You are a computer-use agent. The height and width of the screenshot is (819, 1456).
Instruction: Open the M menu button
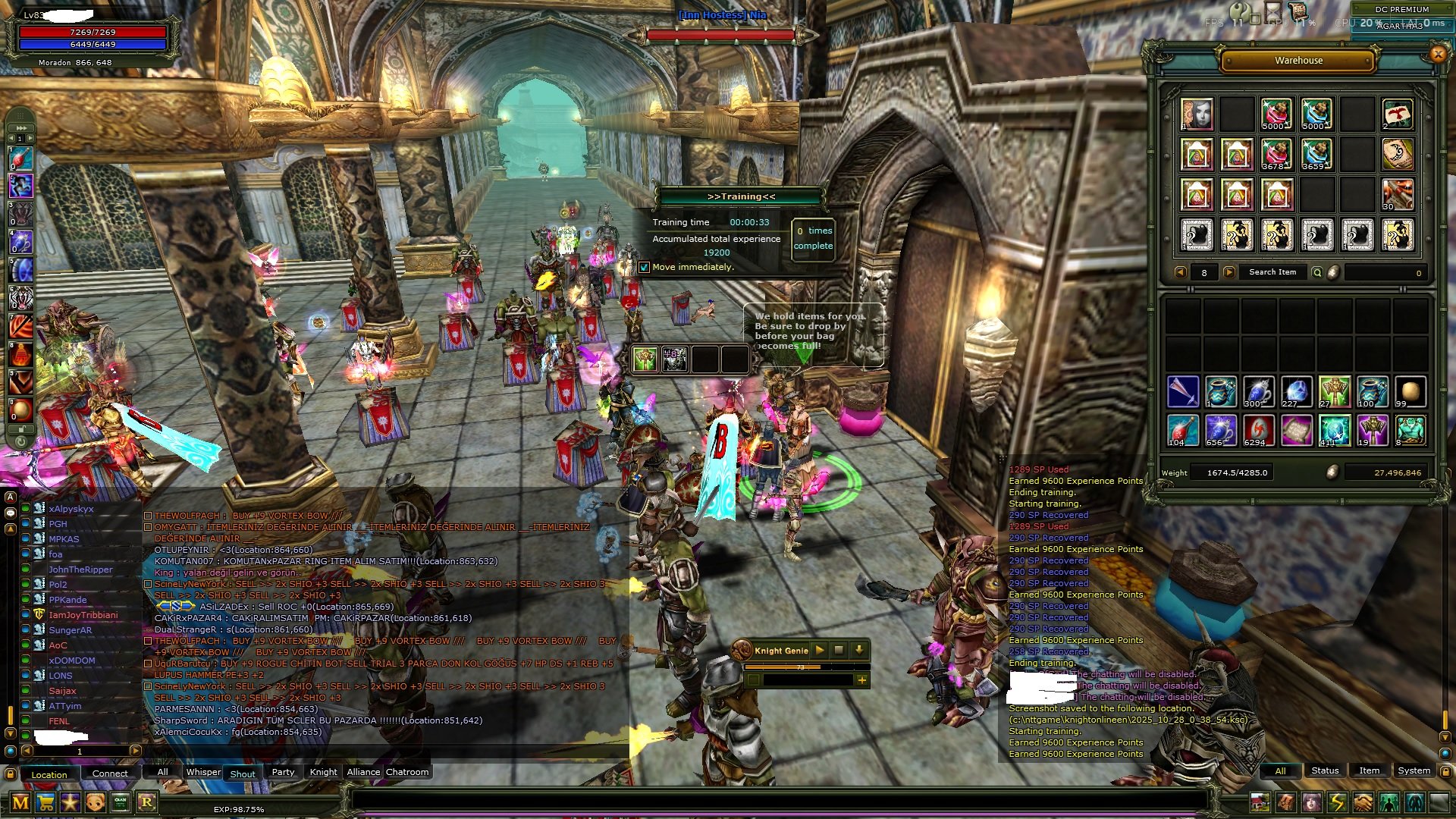point(20,802)
